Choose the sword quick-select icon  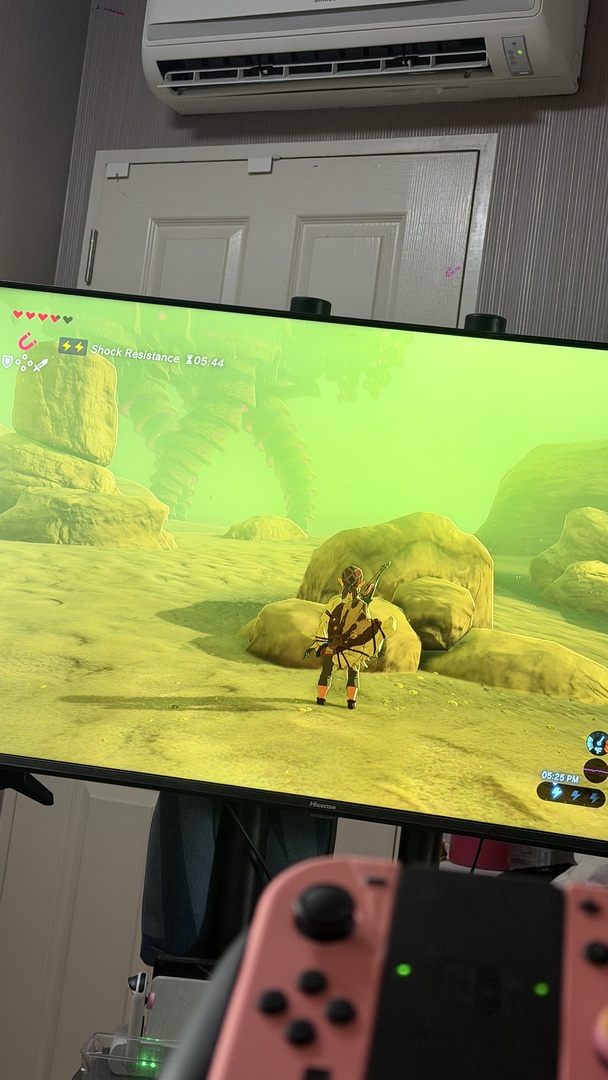tap(40, 366)
